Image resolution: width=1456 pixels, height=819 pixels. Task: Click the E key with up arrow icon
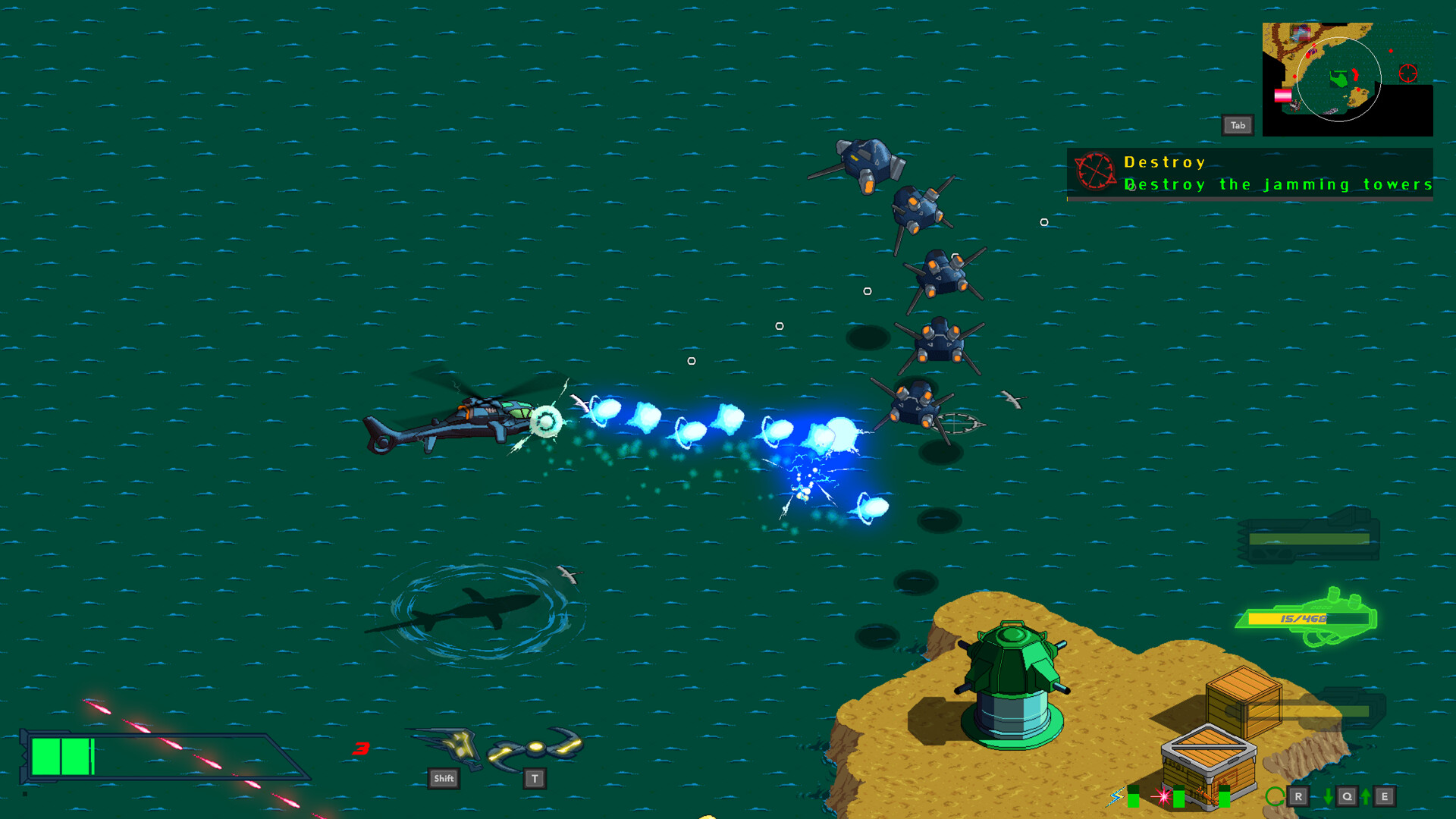tap(1385, 796)
